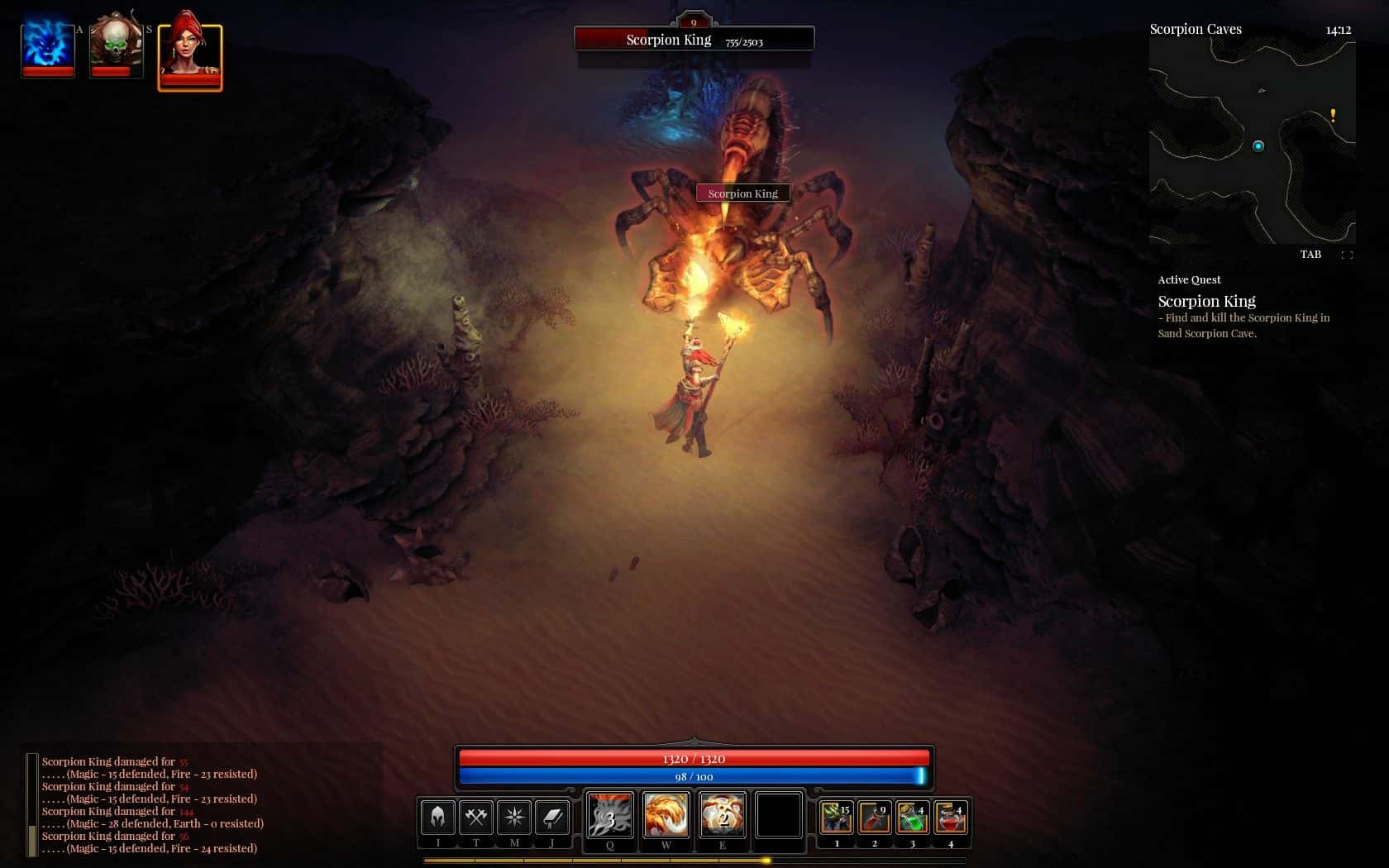The image size is (1389, 868).
Task: Select the blue flame spirit portrait
Action: coord(48,47)
